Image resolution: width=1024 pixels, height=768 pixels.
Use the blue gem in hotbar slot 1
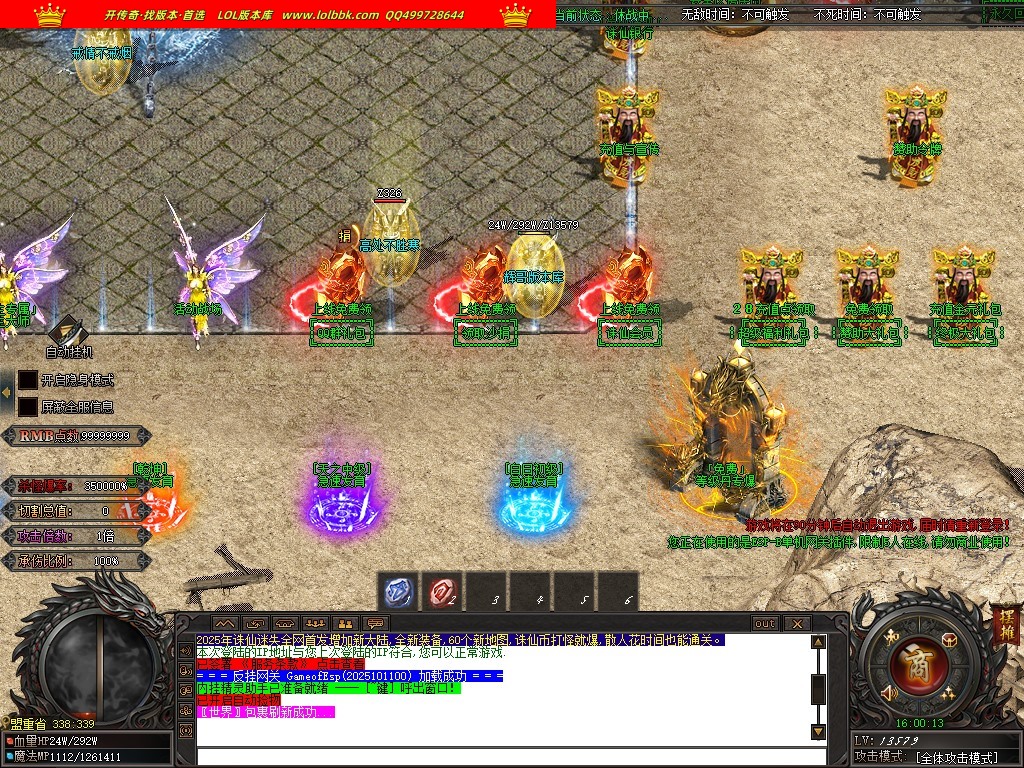tap(400, 593)
